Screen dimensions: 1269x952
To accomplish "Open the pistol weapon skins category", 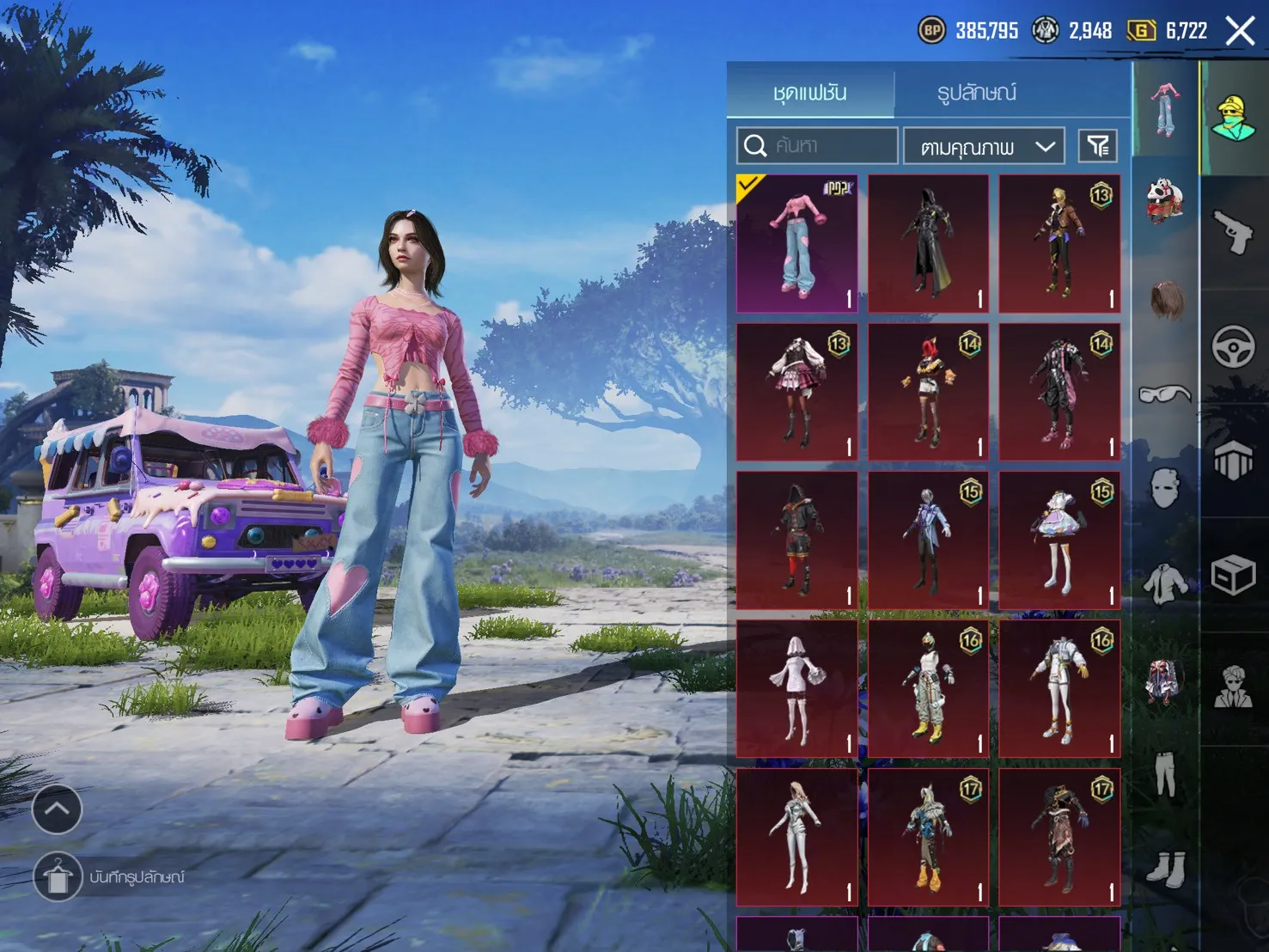I will (x=1234, y=232).
